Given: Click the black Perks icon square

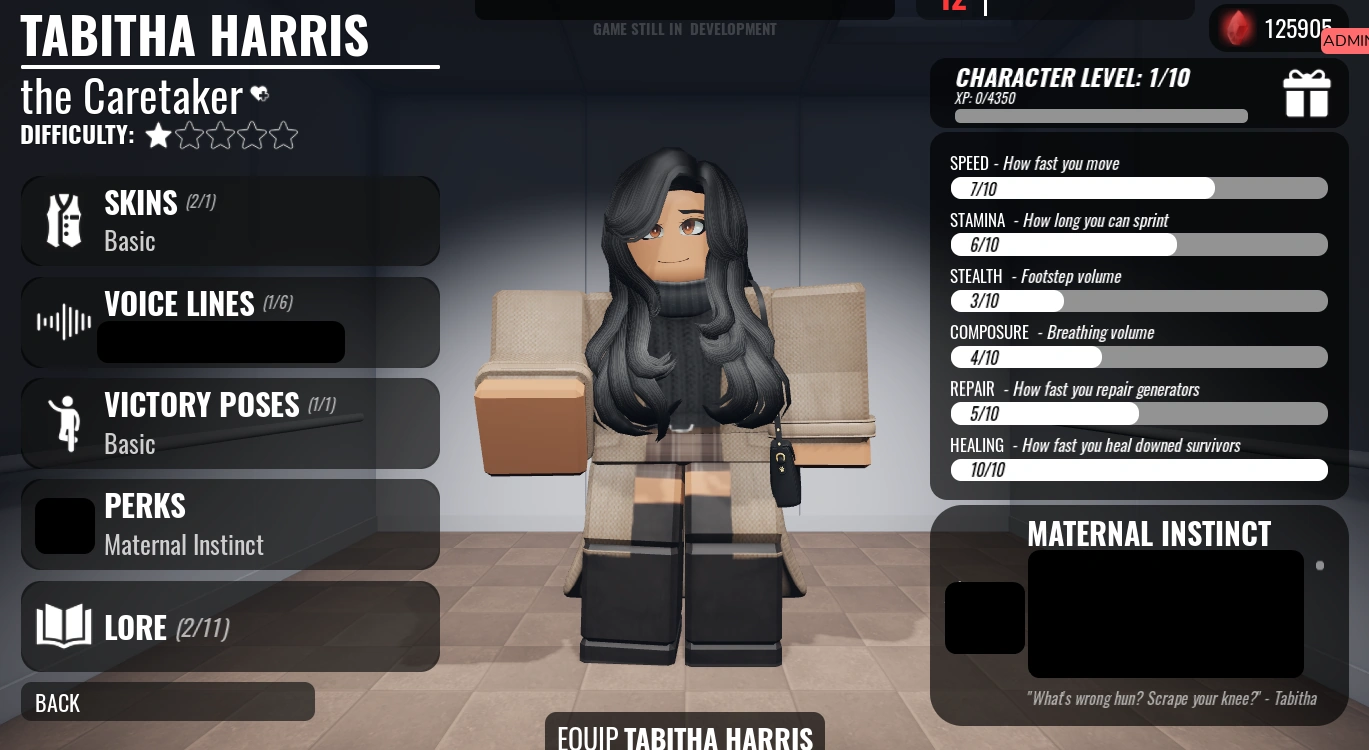Looking at the screenshot, I should coord(64,524).
